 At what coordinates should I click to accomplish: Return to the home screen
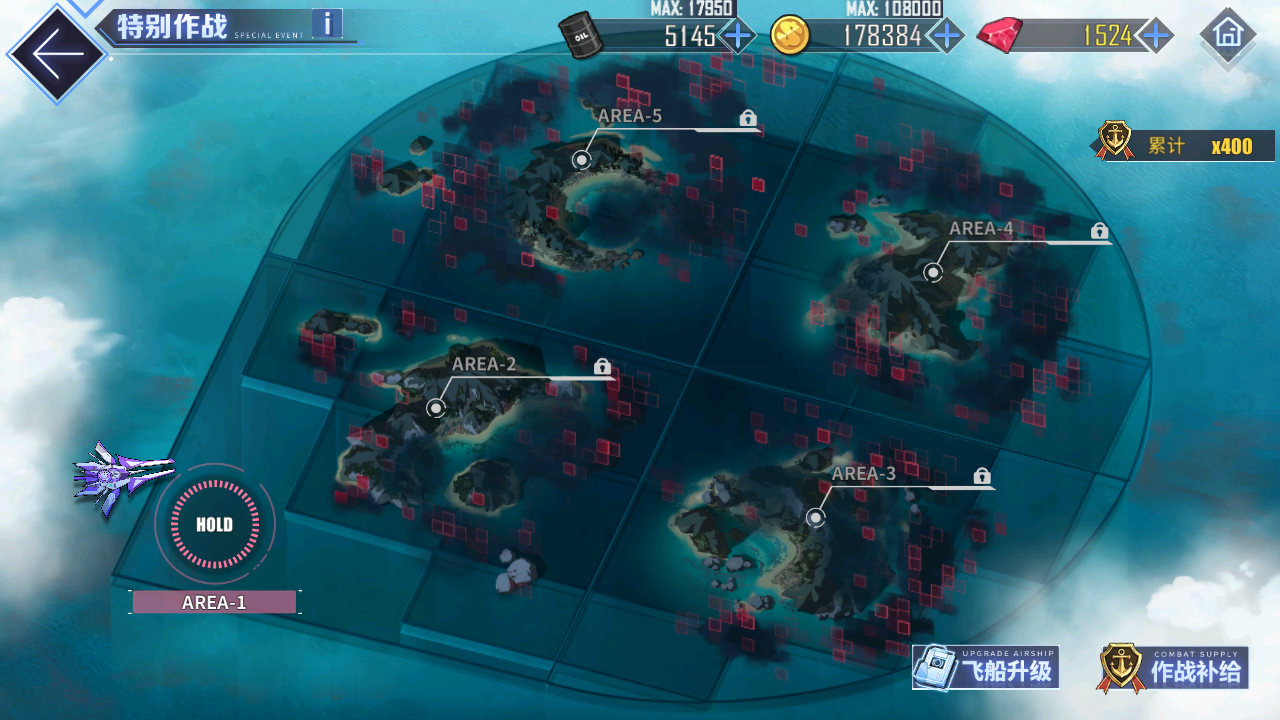(1227, 34)
